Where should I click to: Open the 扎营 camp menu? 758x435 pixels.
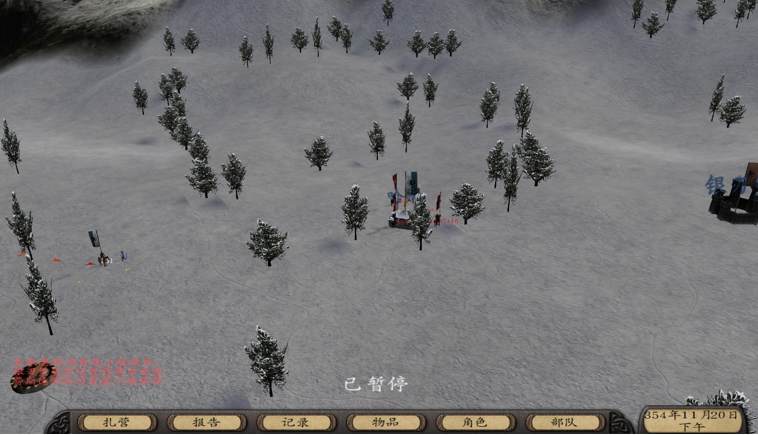coord(117,423)
